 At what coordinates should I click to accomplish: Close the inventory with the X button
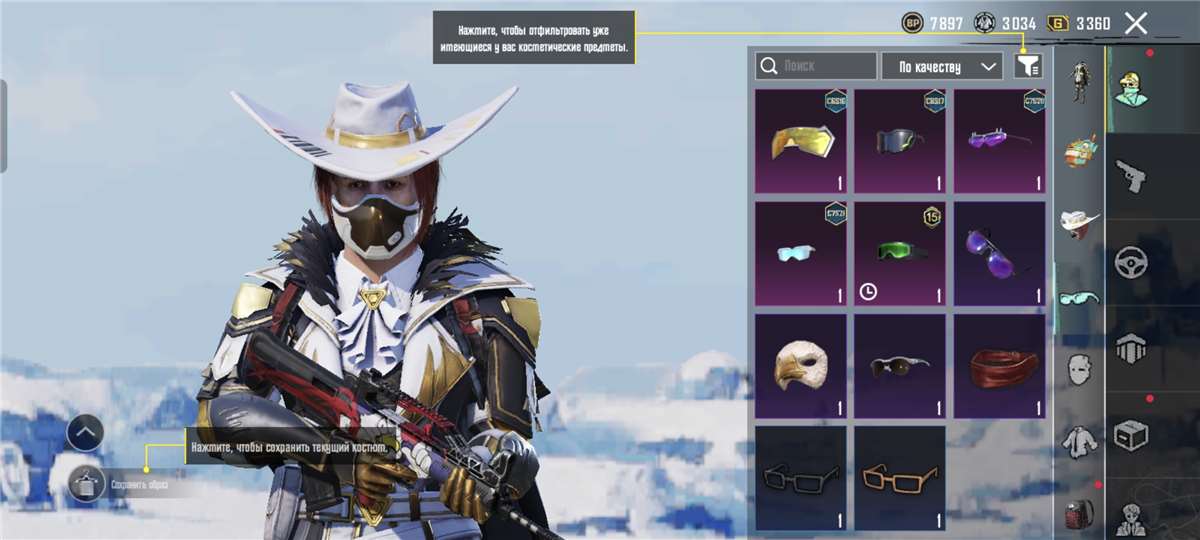pos(1136,23)
